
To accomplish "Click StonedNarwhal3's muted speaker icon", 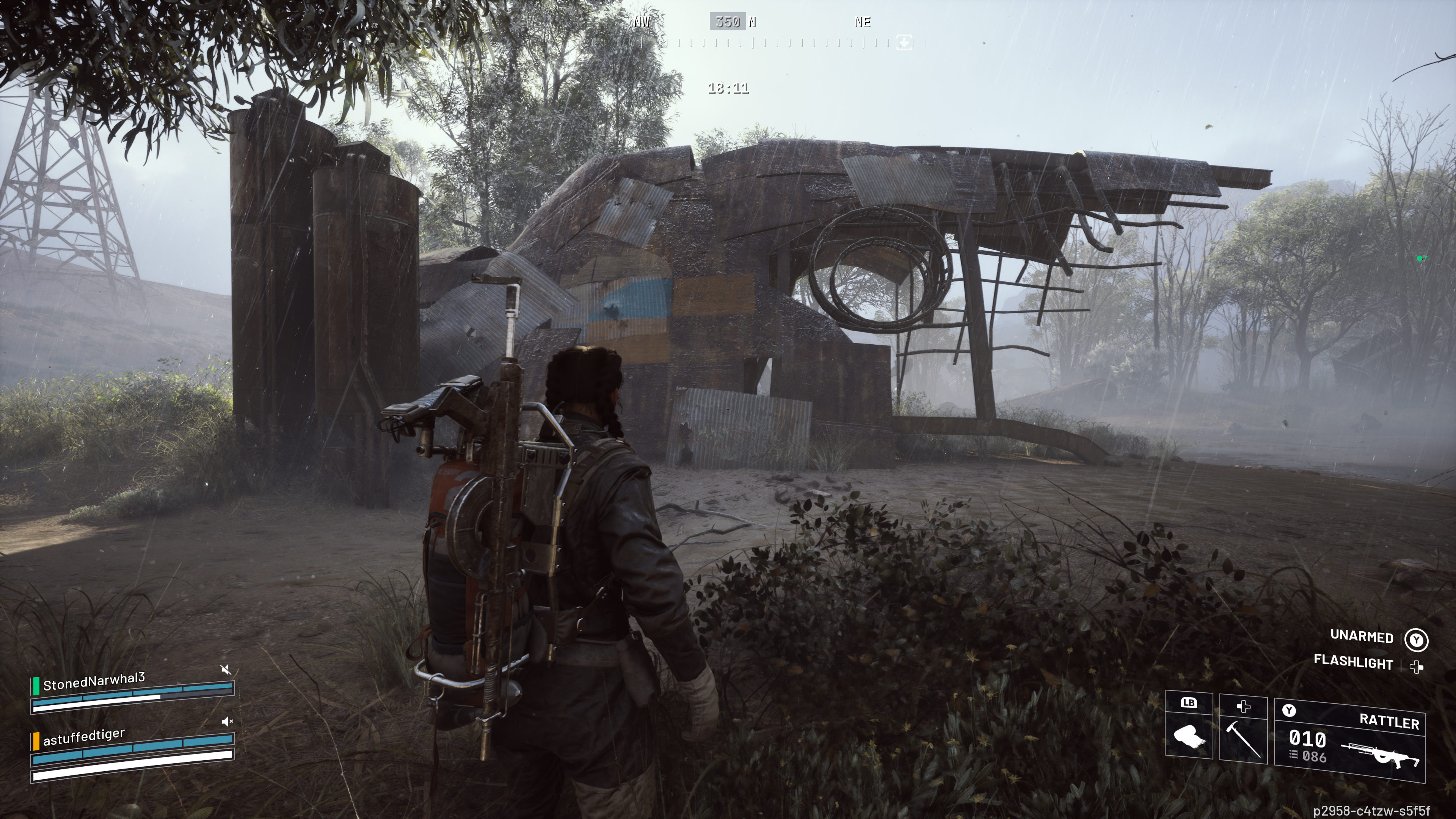I will (226, 670).
